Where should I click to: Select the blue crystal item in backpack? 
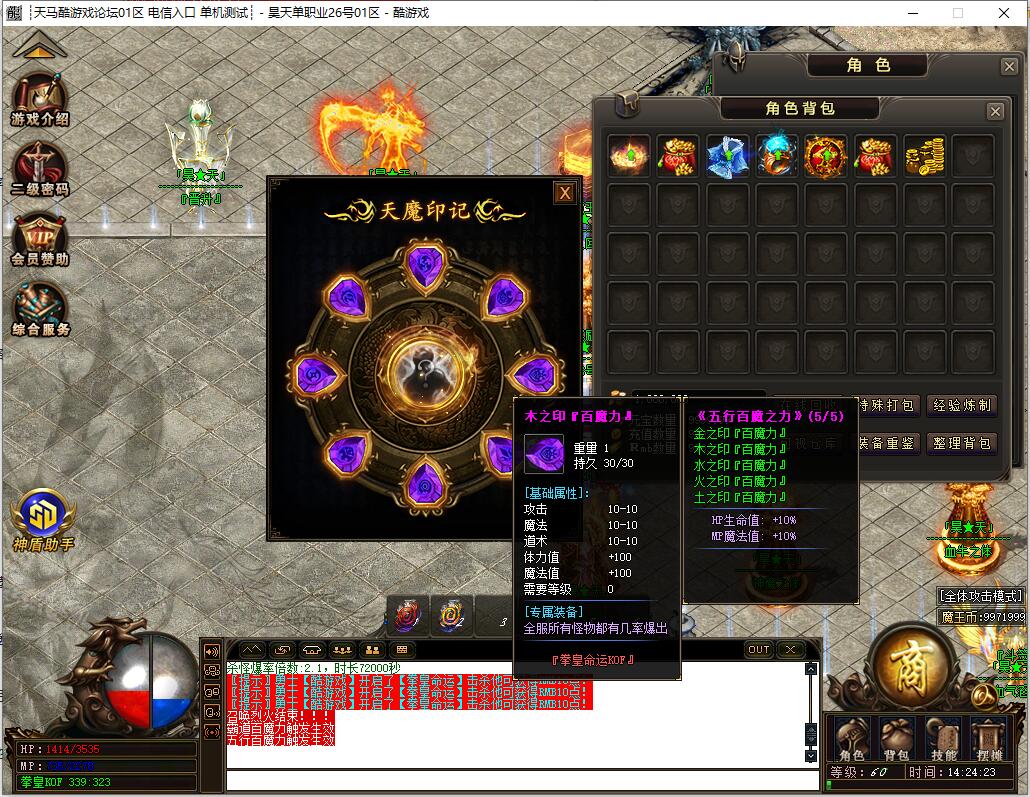(727, 156)
